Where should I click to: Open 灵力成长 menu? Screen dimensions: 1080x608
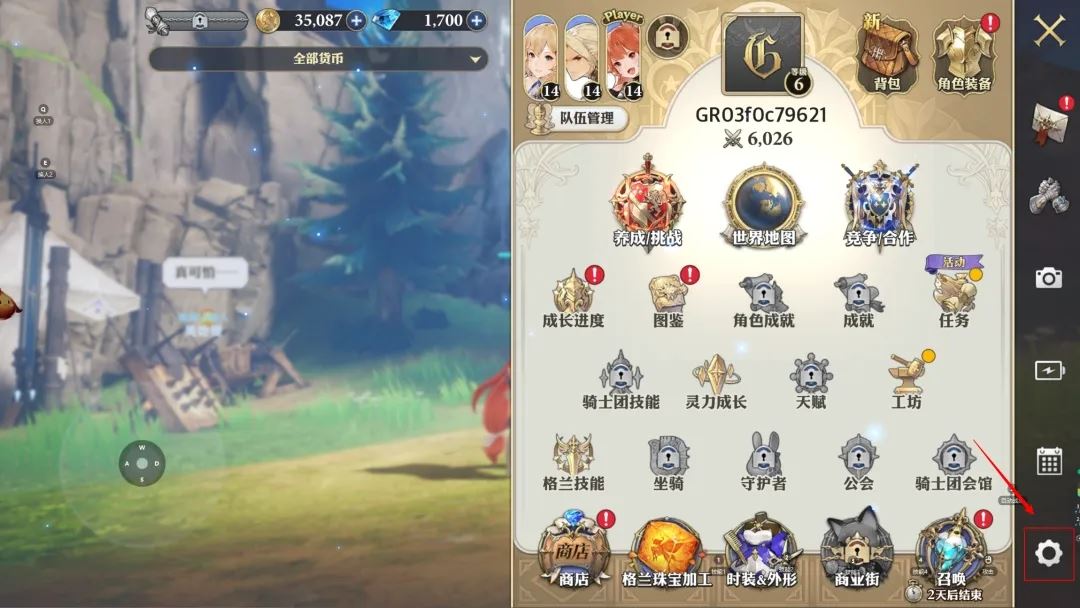(716, 382)
